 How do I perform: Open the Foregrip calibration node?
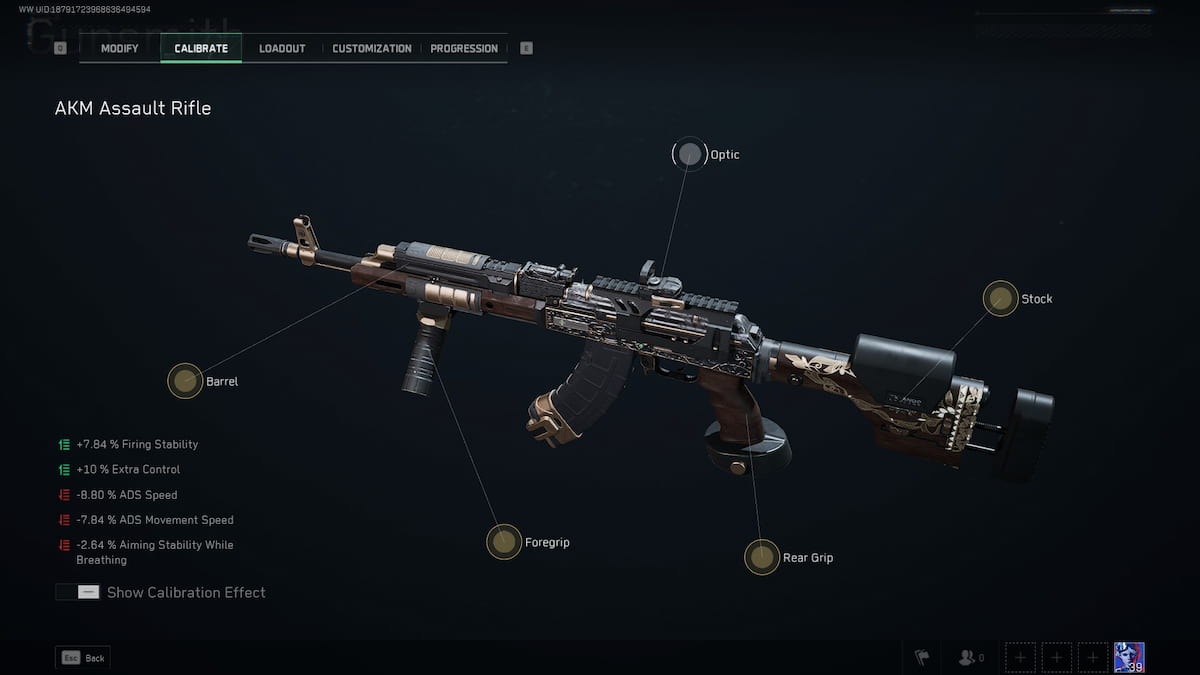click(503, 541)
